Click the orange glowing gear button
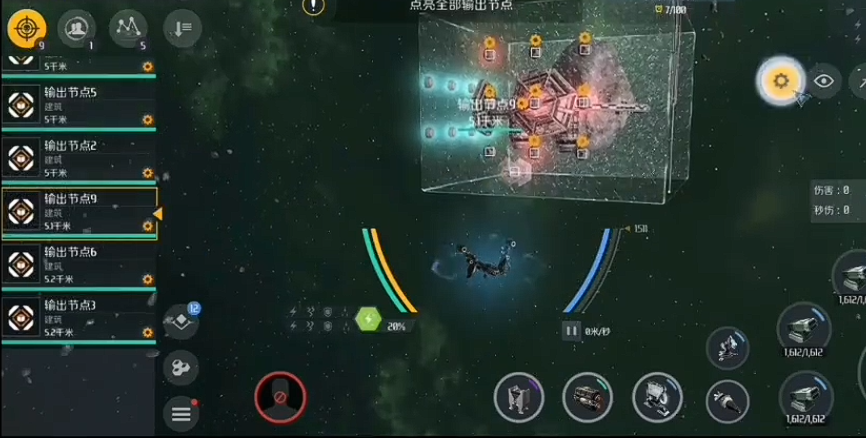This screenshot has height=438, width=866. tap(781, 81)
